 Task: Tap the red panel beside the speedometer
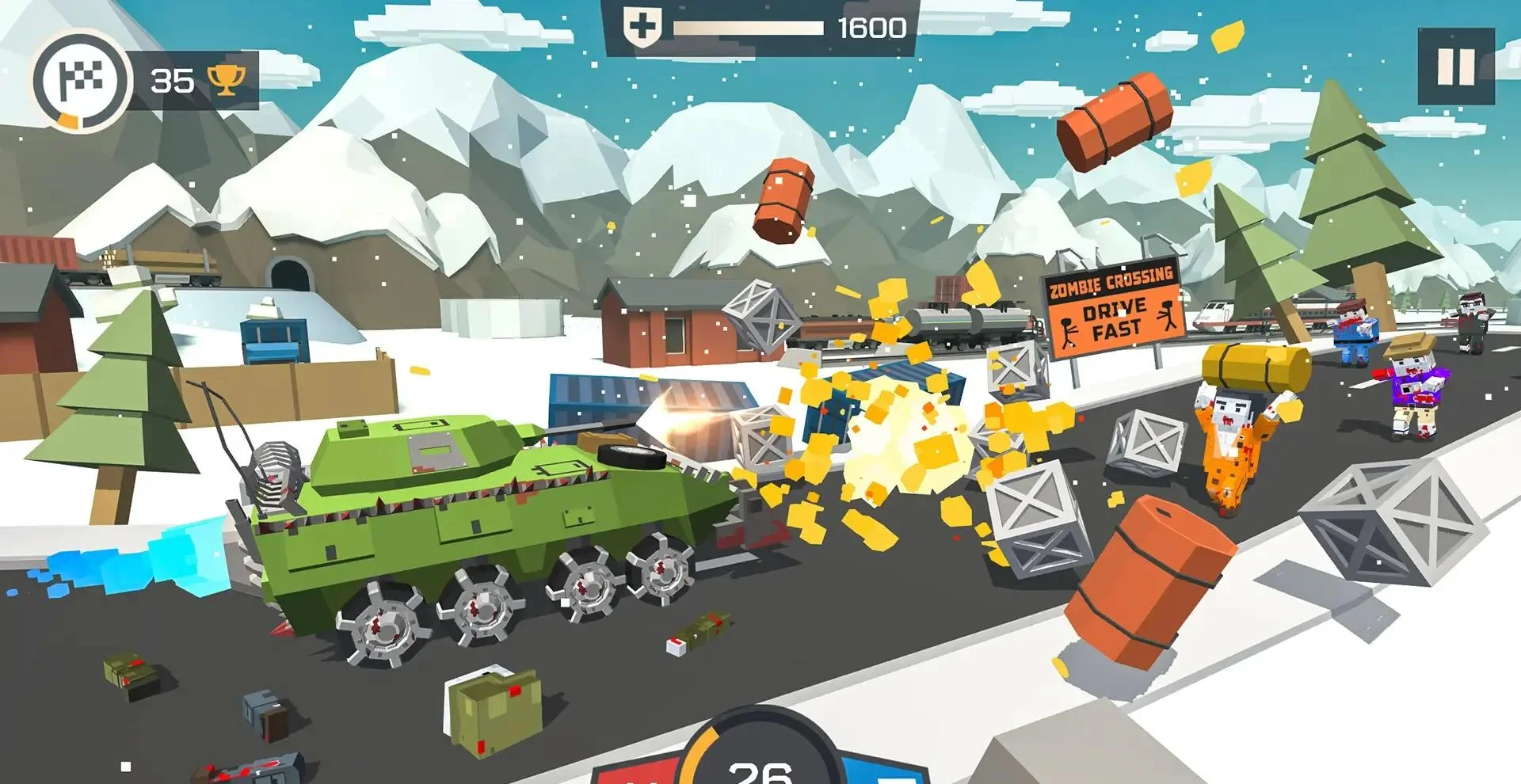coord(640,771)
